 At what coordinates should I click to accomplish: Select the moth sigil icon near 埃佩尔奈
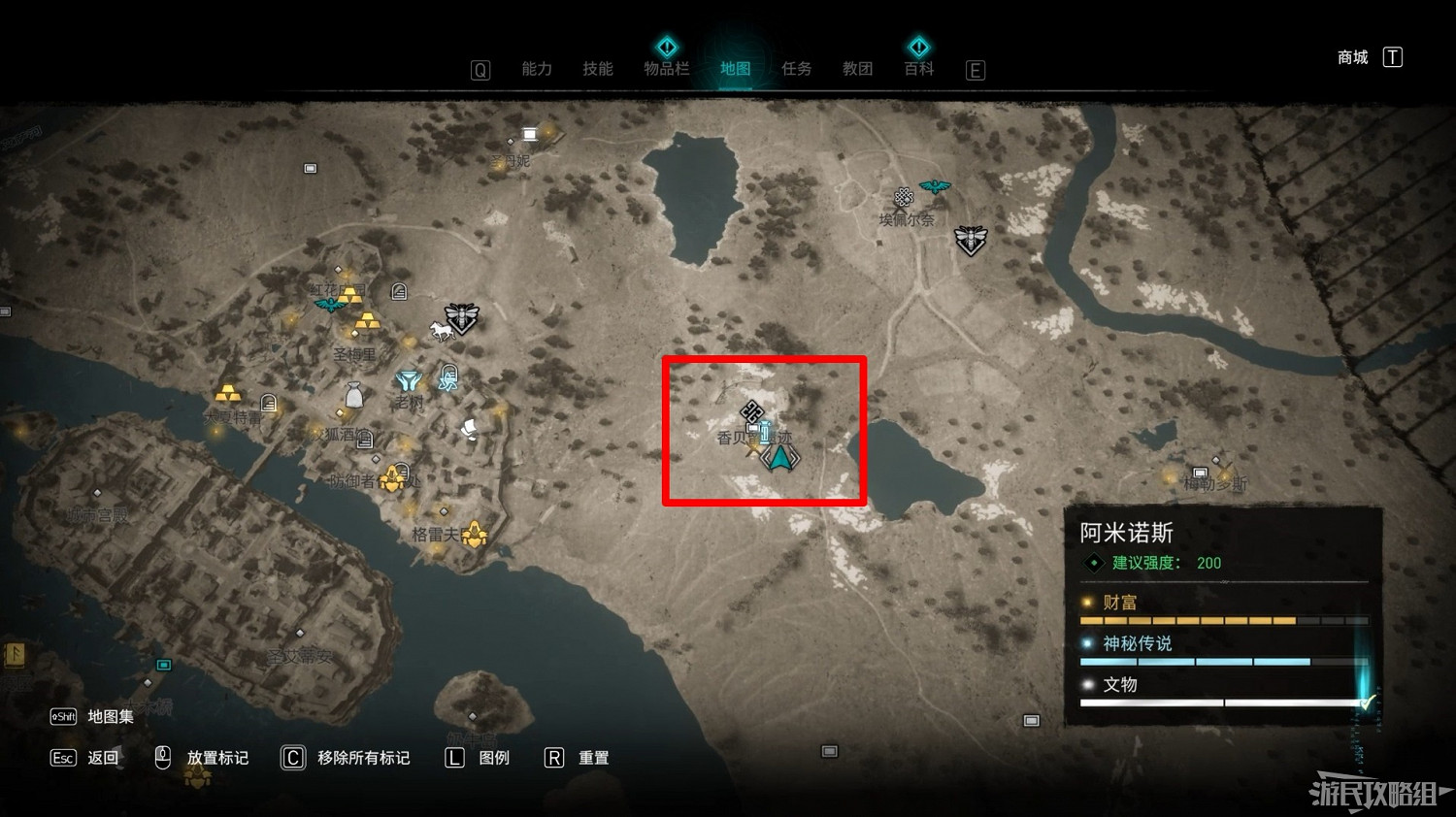click(970, 239)
